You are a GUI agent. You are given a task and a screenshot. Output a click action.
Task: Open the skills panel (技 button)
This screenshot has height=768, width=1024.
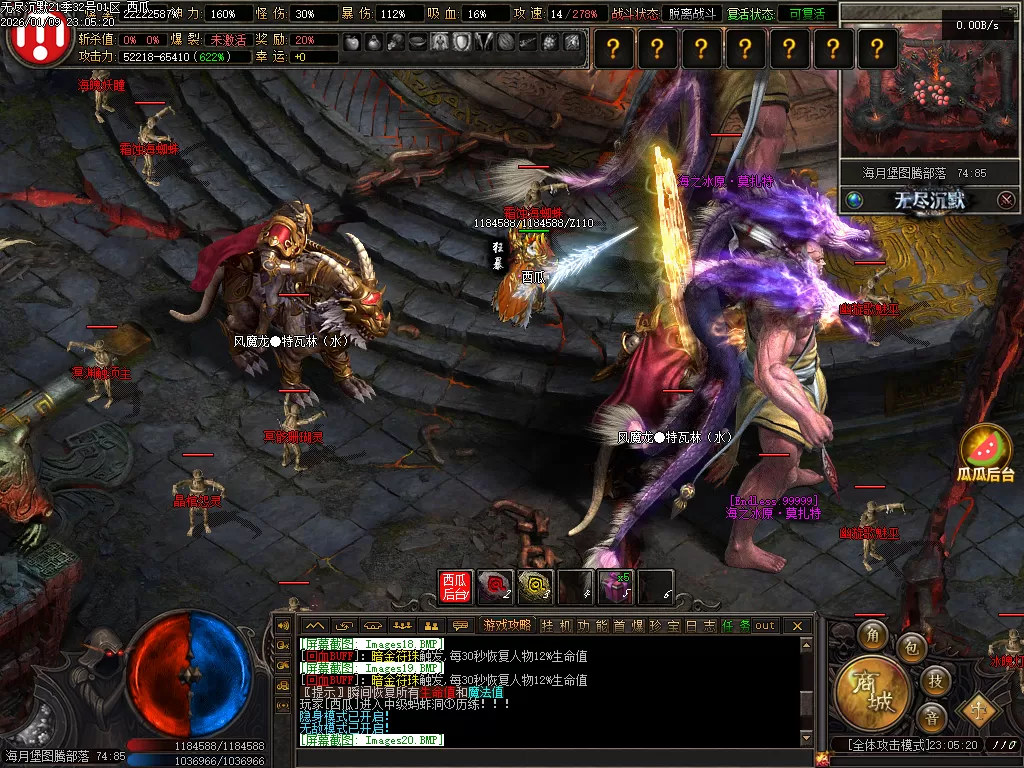936,680
